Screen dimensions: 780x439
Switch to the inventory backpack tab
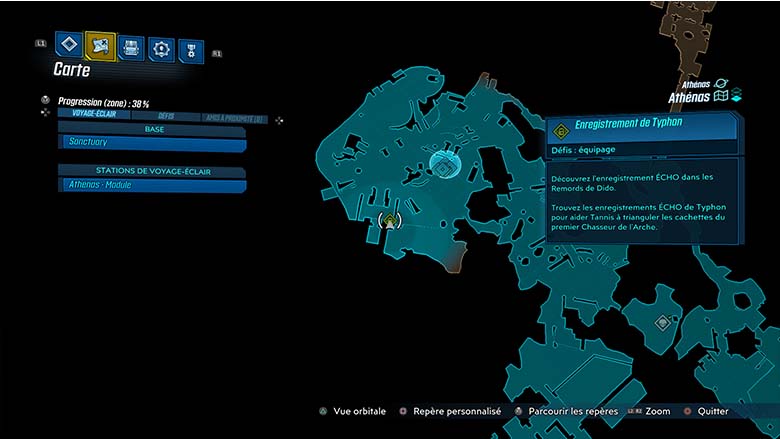[x=131, y=47]
